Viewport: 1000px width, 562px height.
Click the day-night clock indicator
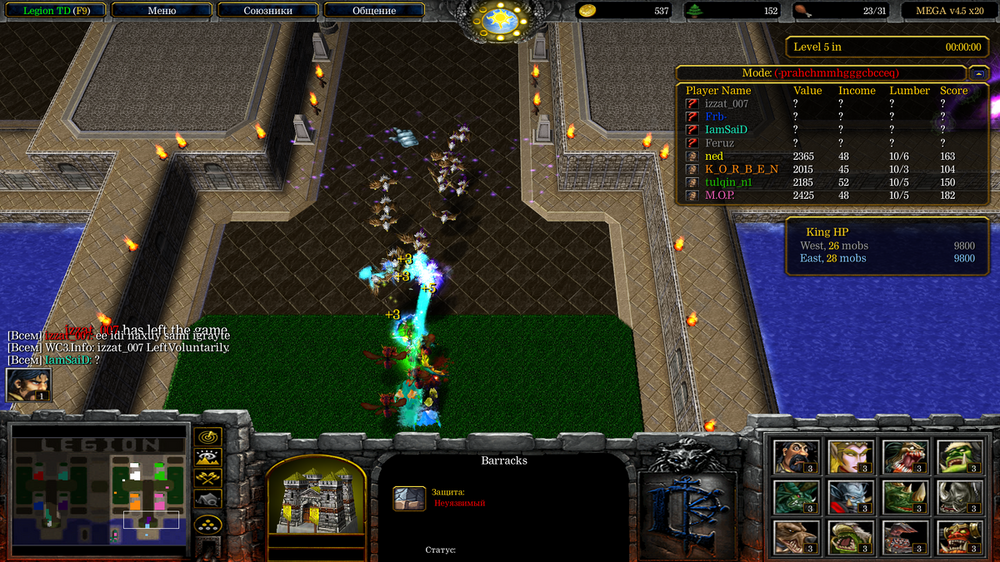coord(499,18)
